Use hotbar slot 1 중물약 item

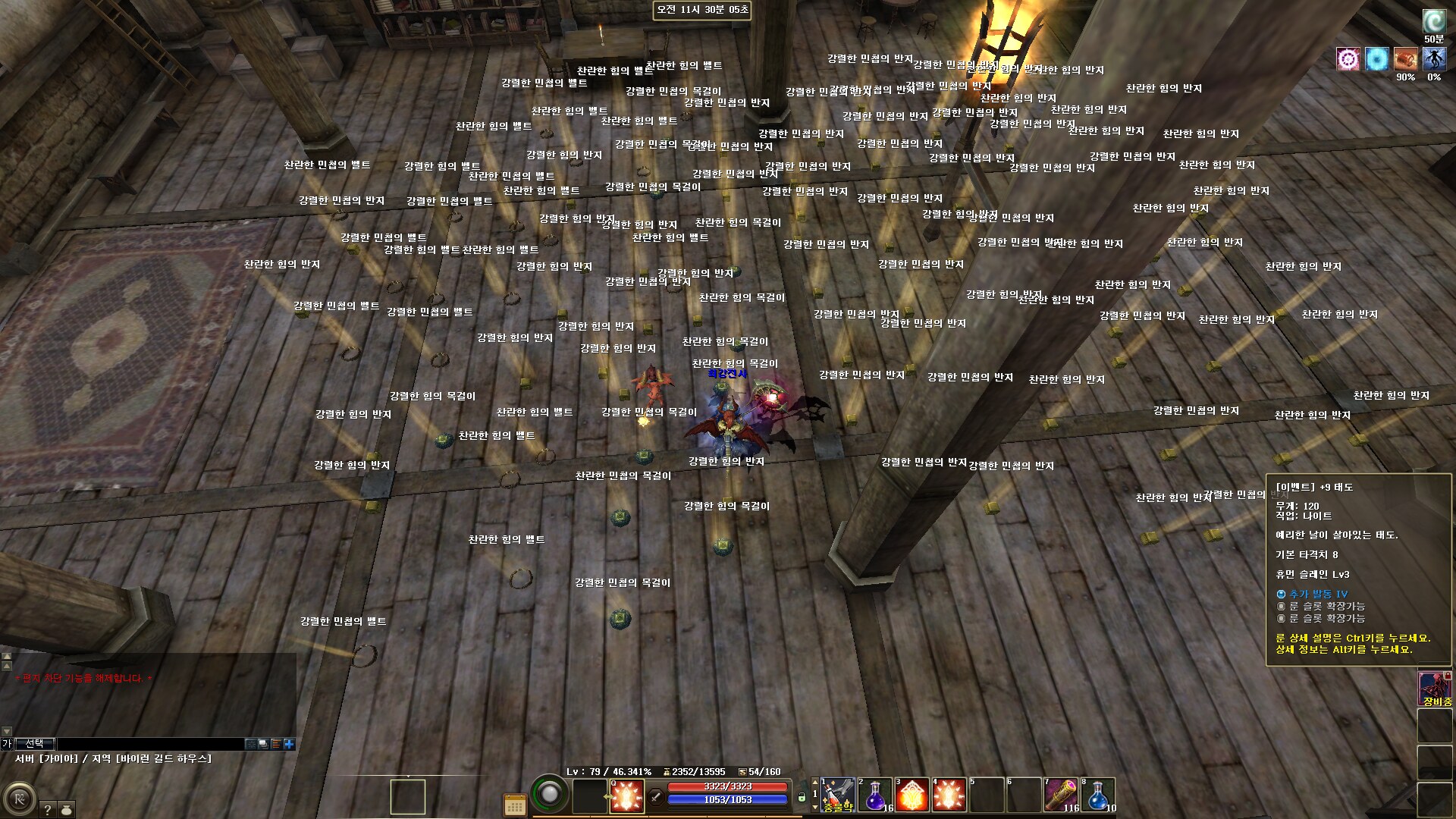tap(837, 795)
